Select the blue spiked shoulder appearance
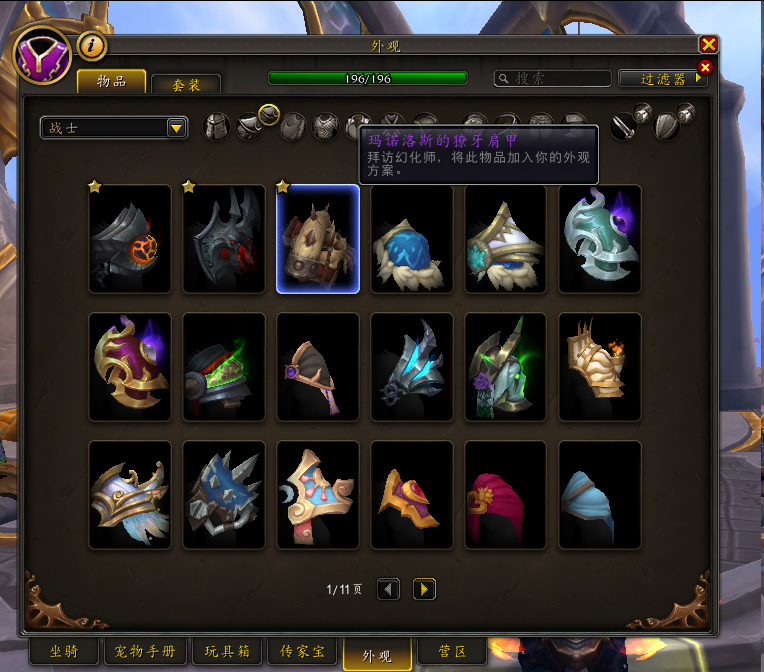This screenshot has width=764, height=672. click(224, 496)
